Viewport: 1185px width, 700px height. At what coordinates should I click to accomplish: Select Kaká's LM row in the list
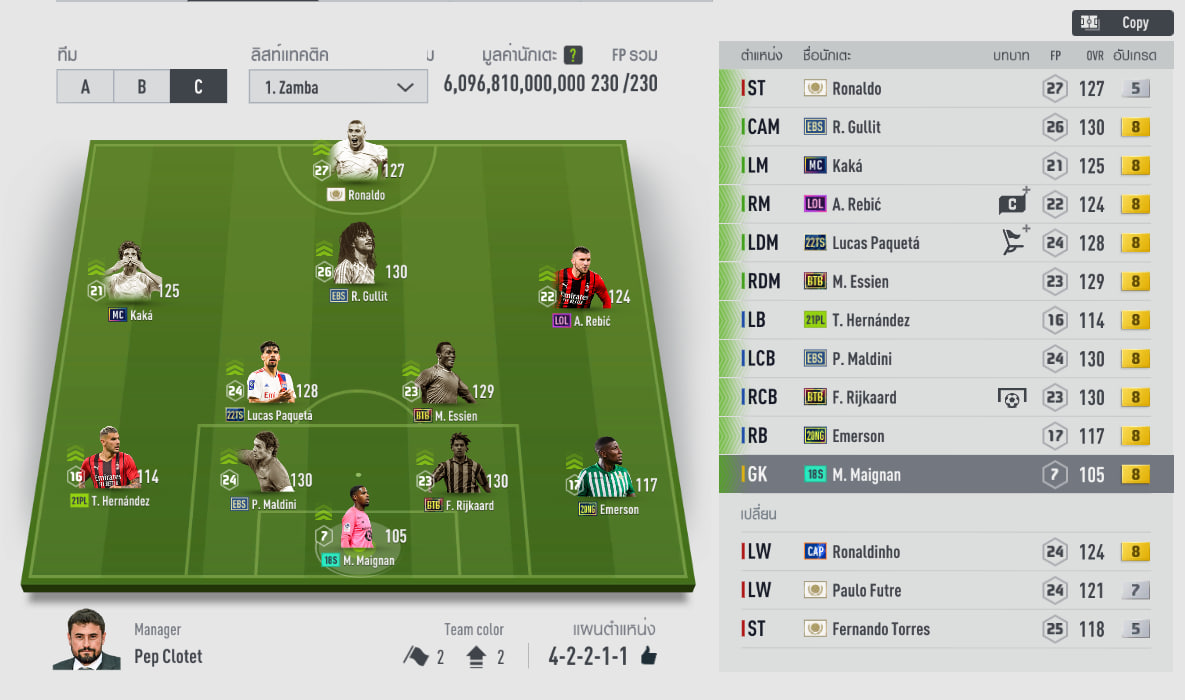[x=945, y=166]
